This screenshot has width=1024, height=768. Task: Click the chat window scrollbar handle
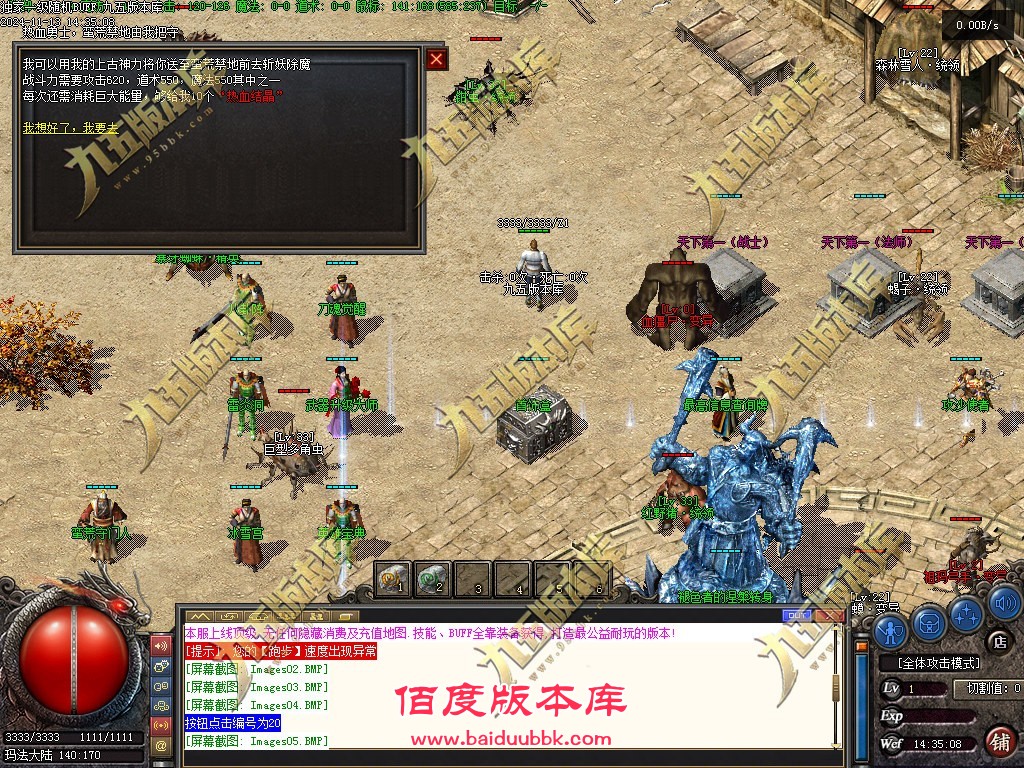coord(837,688)
